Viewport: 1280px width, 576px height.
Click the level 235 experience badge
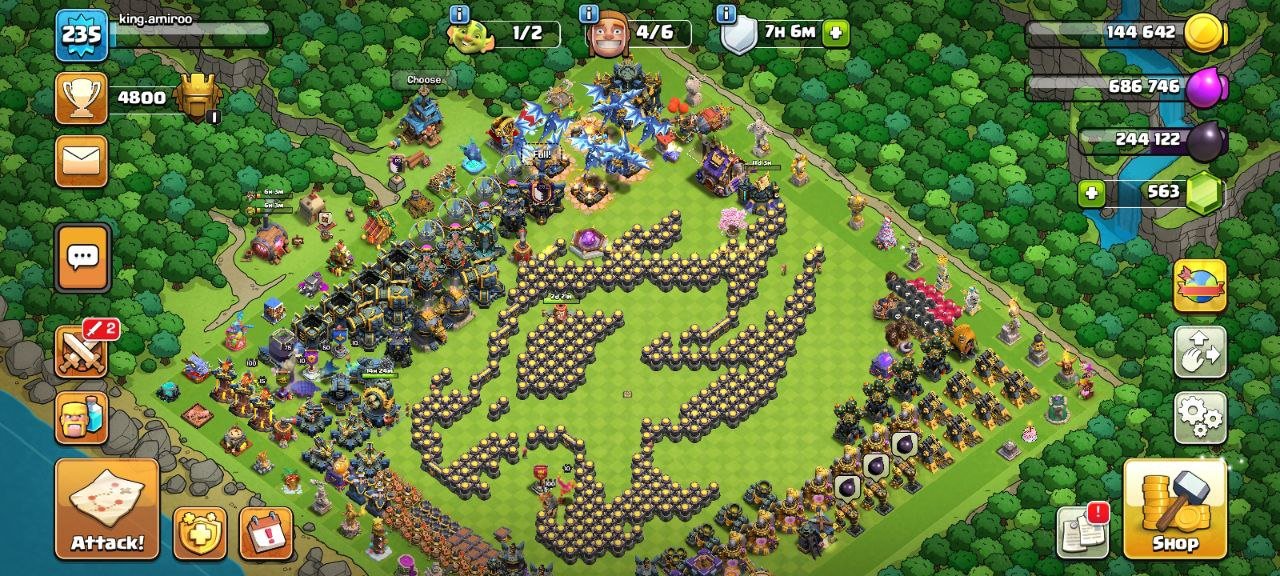81,35
